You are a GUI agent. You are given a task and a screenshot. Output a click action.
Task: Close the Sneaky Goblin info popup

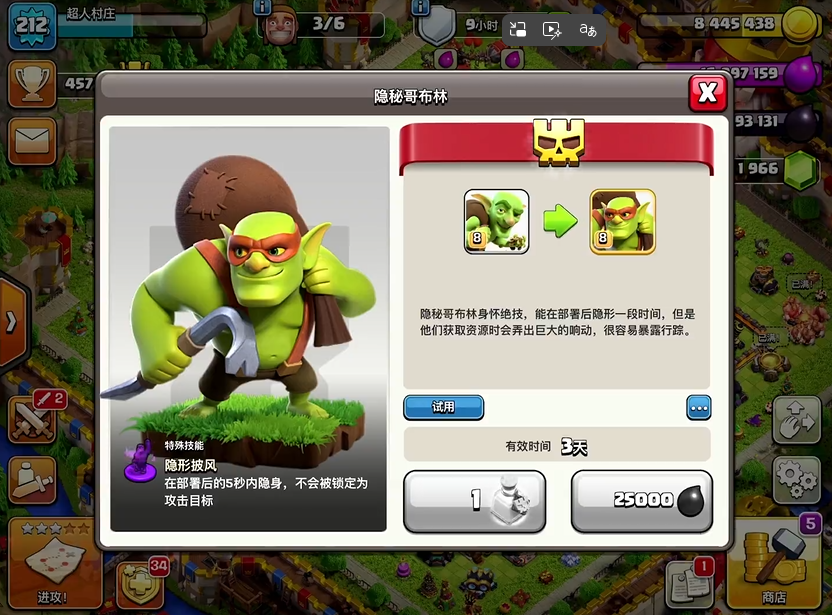(x=707, y=93)
